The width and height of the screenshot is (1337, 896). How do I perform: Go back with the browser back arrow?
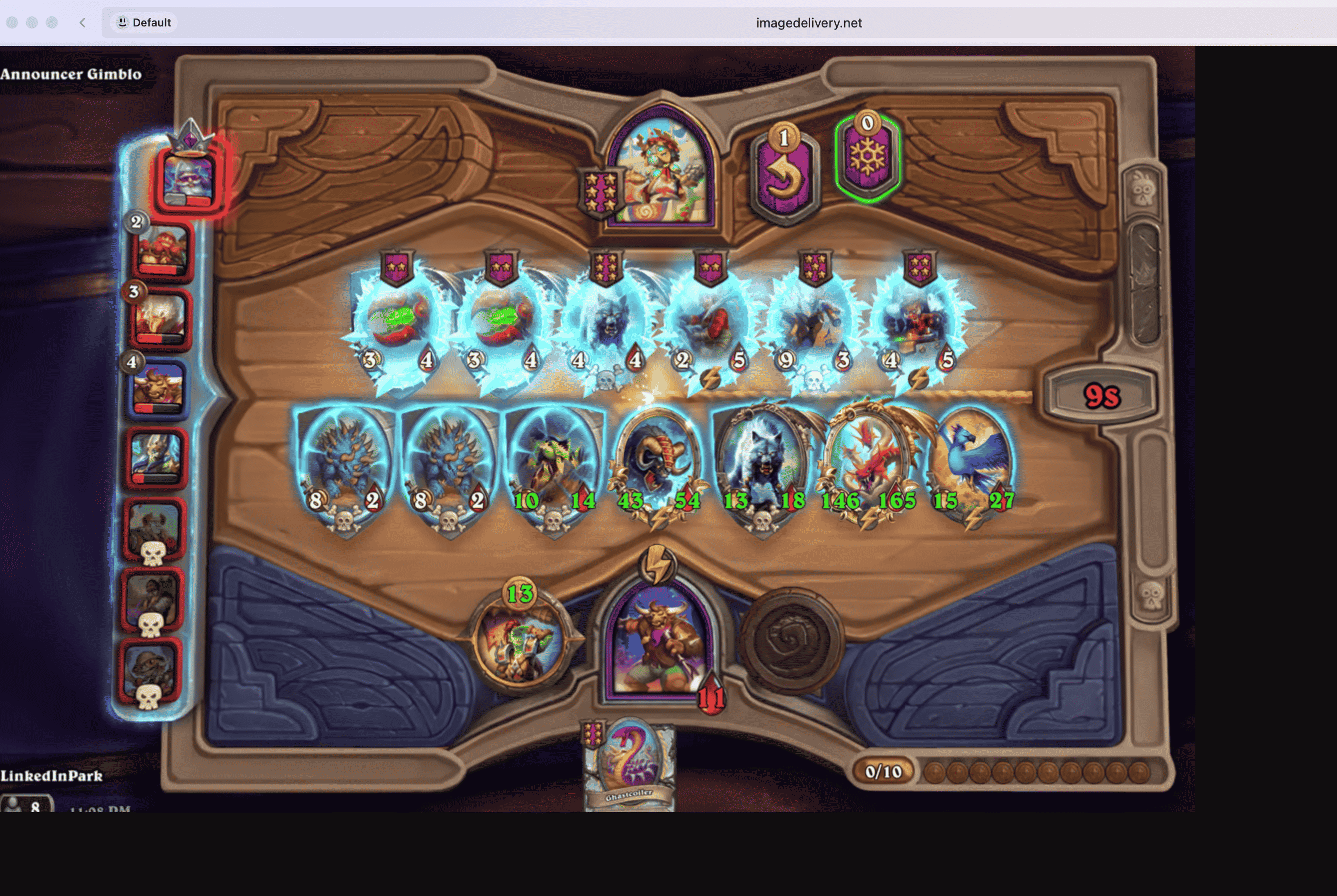tap(83, 23)
